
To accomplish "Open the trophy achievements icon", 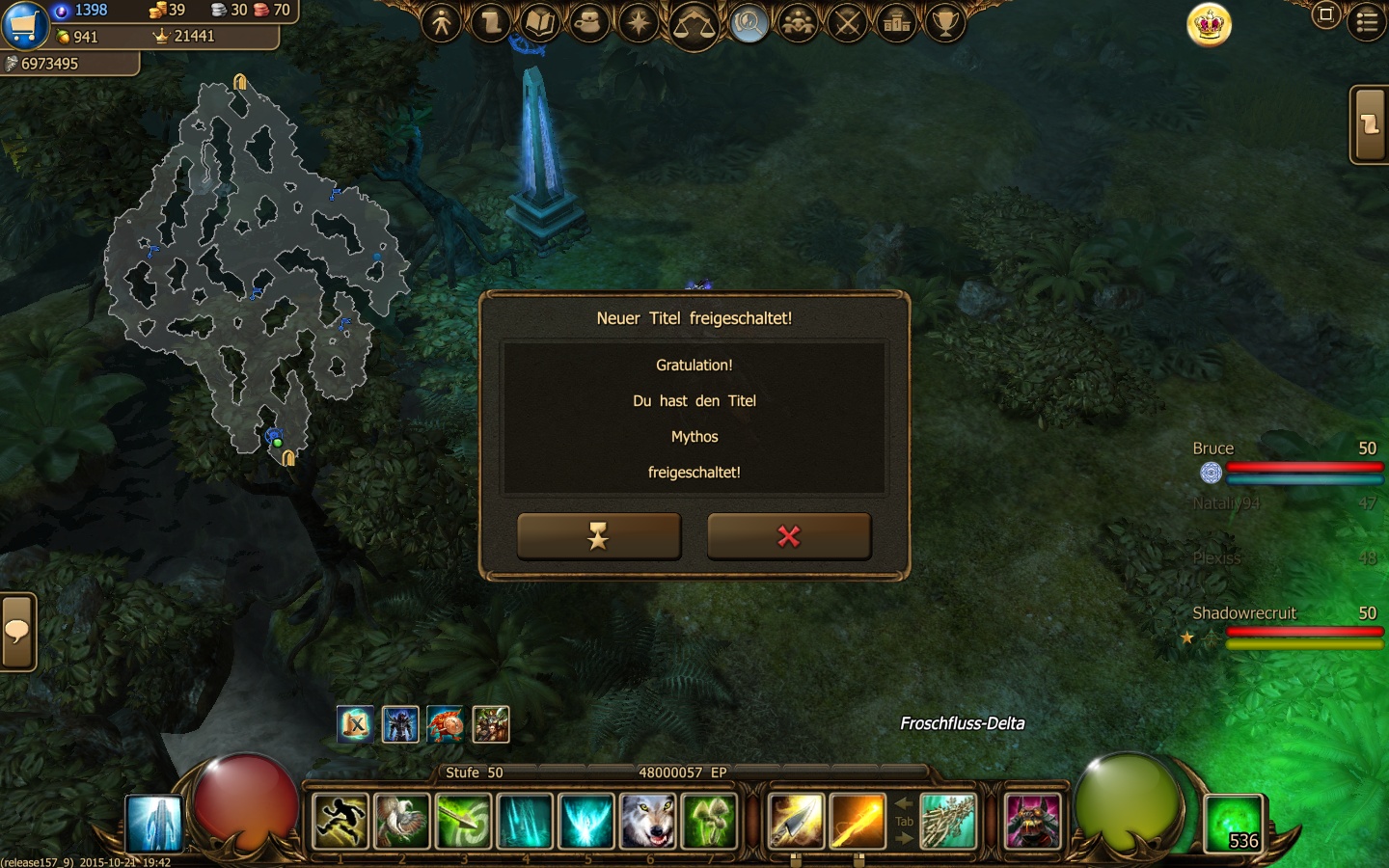I will pyautogui.click(x=946, y=22).
